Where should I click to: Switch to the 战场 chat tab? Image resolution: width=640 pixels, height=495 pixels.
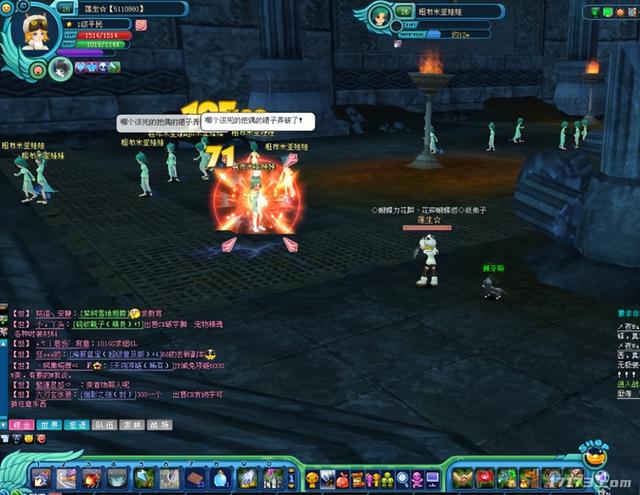[159, 425]
